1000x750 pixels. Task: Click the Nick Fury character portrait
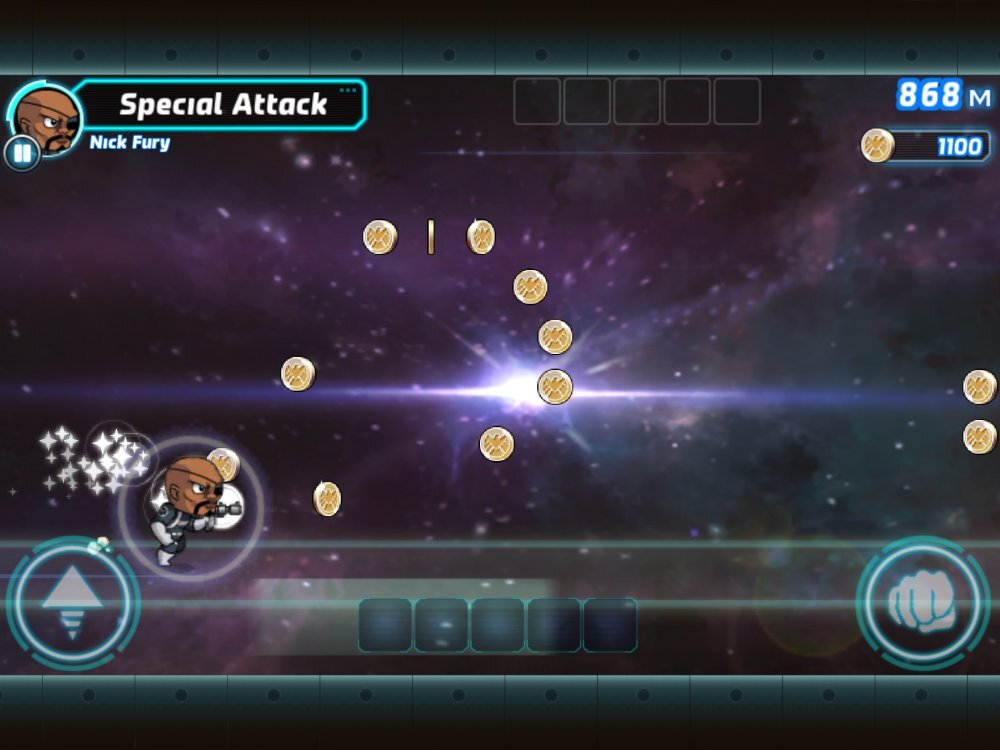47,116
